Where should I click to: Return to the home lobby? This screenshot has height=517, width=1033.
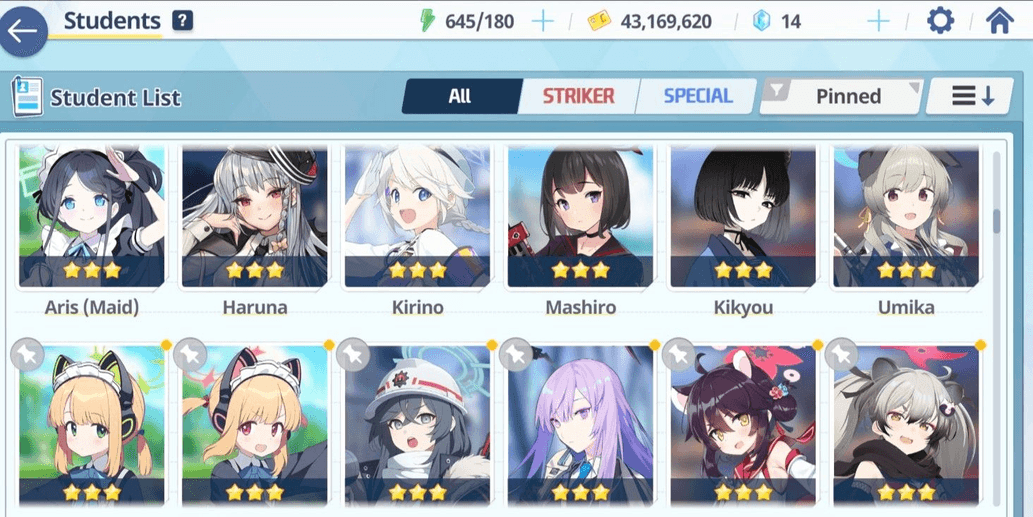[x=999, y=21]
